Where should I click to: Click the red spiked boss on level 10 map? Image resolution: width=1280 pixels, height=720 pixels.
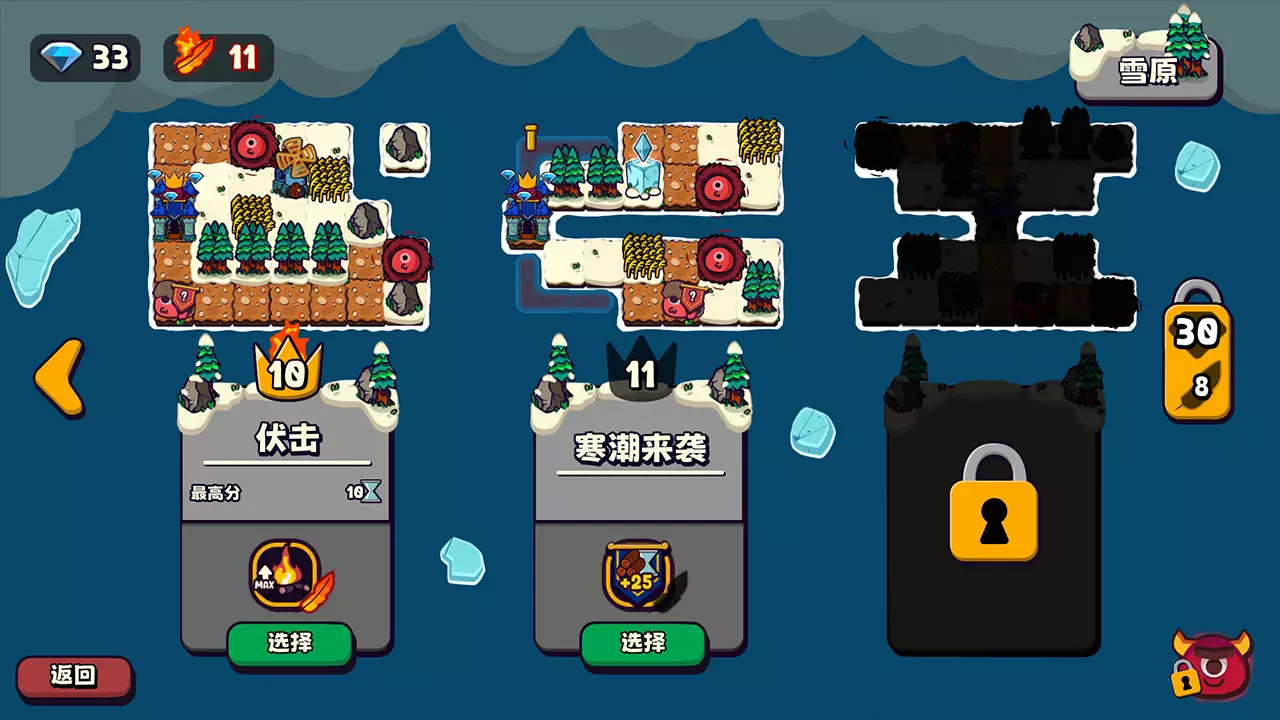point(252,145)
